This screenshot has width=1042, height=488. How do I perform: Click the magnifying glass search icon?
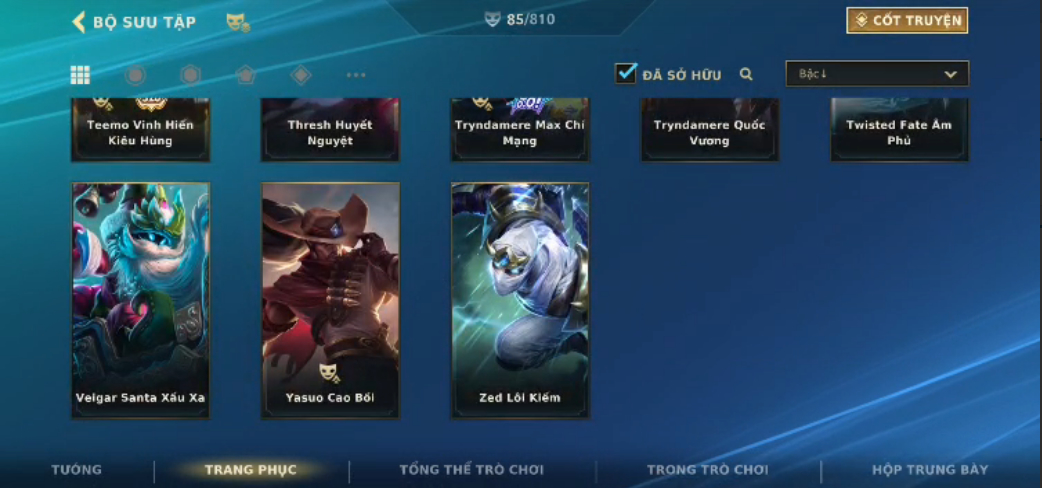pyautogui.click(x=746, y=74)
